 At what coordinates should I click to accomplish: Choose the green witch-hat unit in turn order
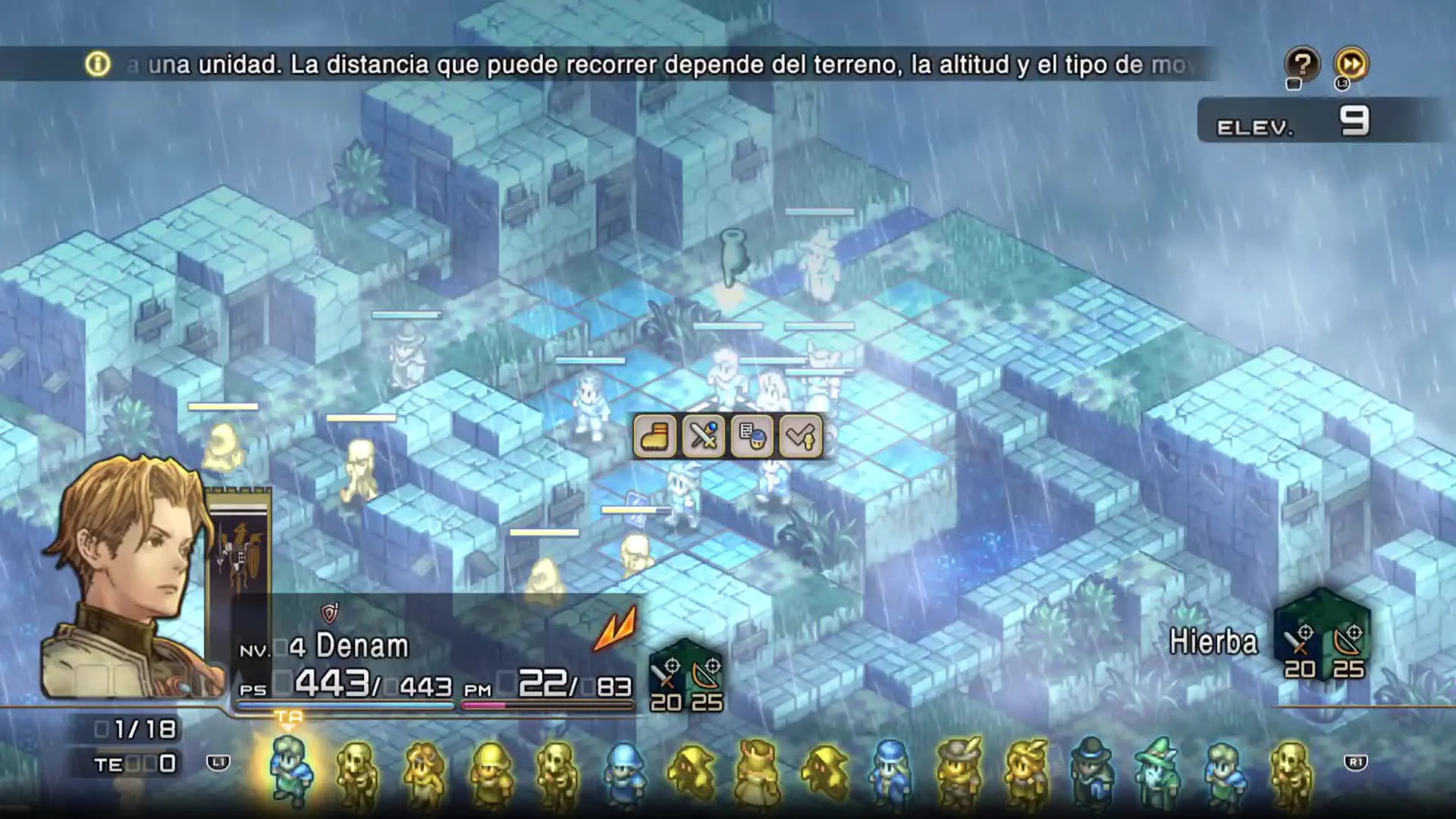pyautogui.click(x=1157, y=770)
